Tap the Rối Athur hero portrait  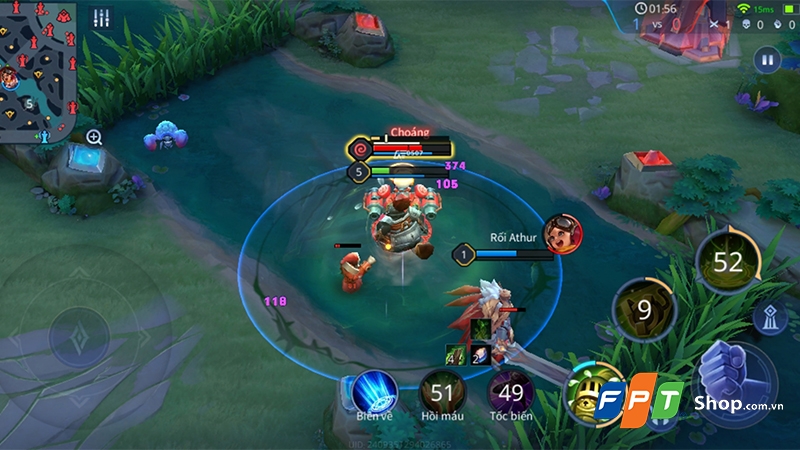click(562, 234)
